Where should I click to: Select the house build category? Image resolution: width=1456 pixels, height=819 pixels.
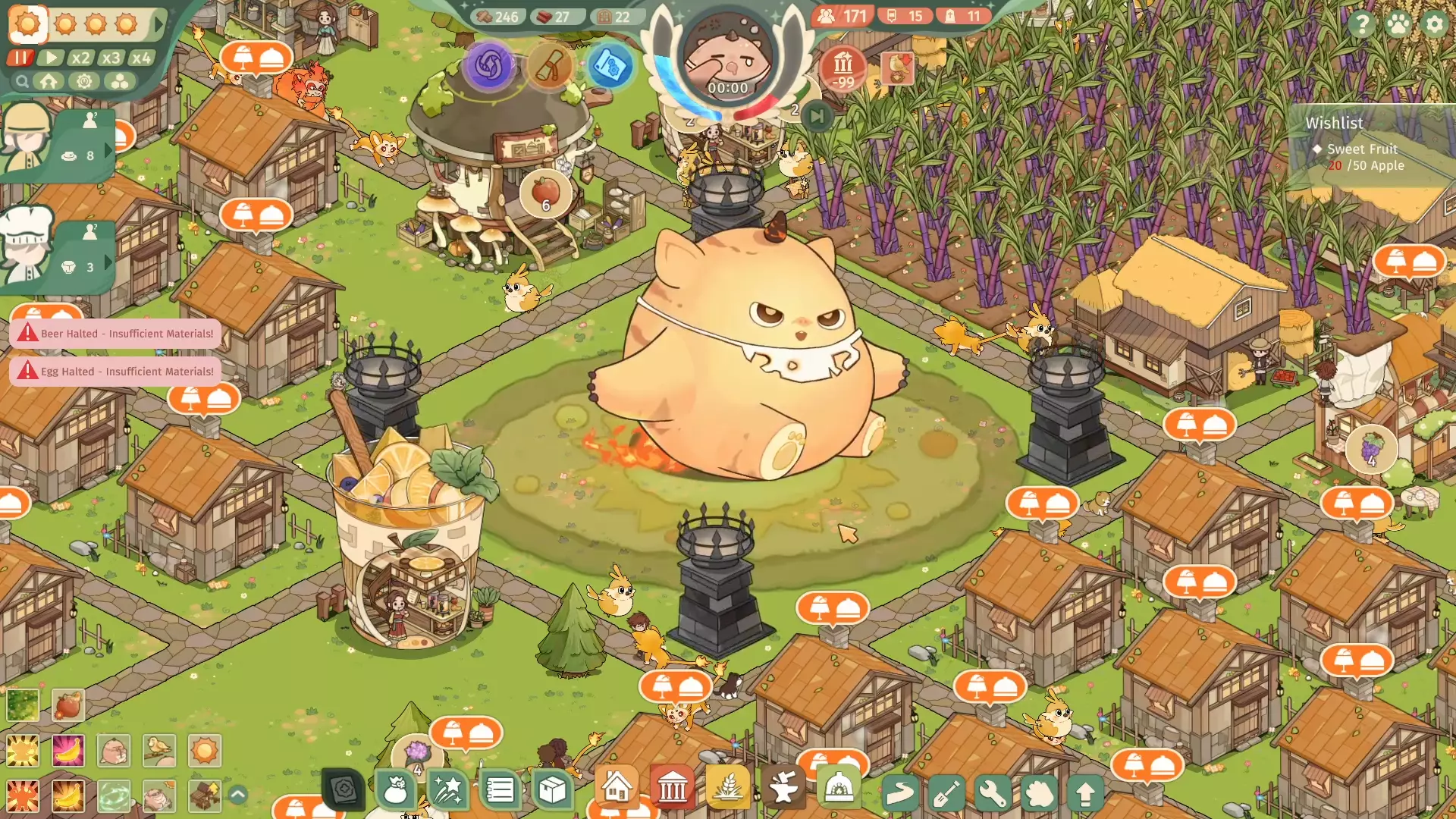tap(616, 789)
